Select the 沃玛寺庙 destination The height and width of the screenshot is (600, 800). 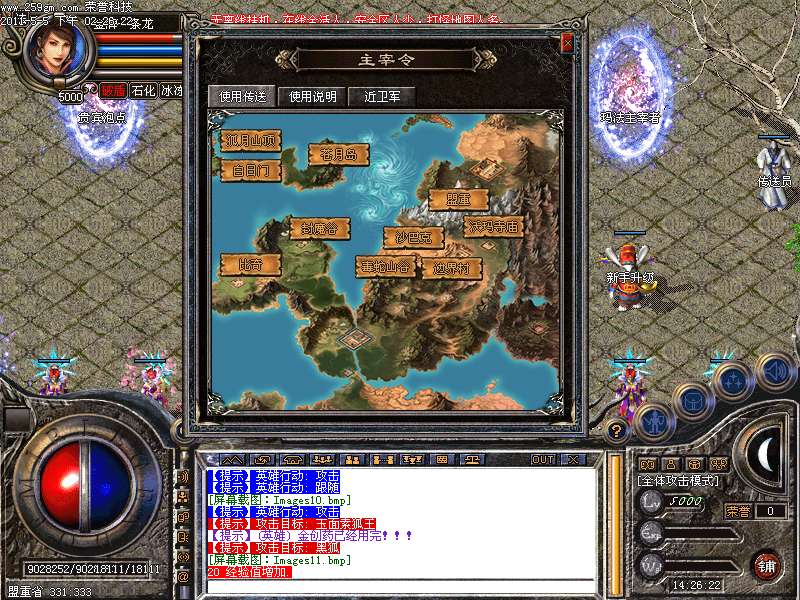tap(492, 227)
